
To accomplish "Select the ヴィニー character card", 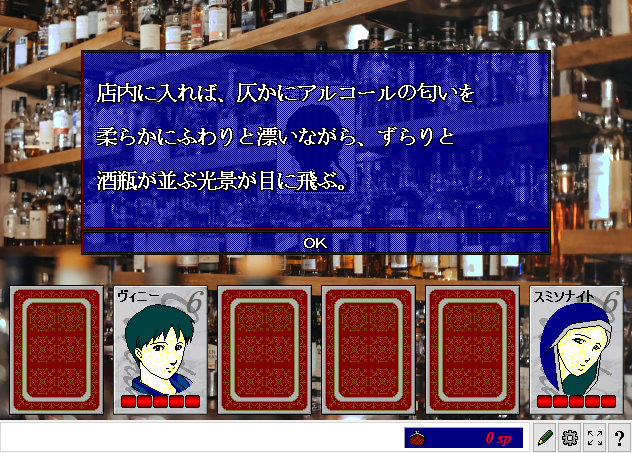I will click(160, 350).
